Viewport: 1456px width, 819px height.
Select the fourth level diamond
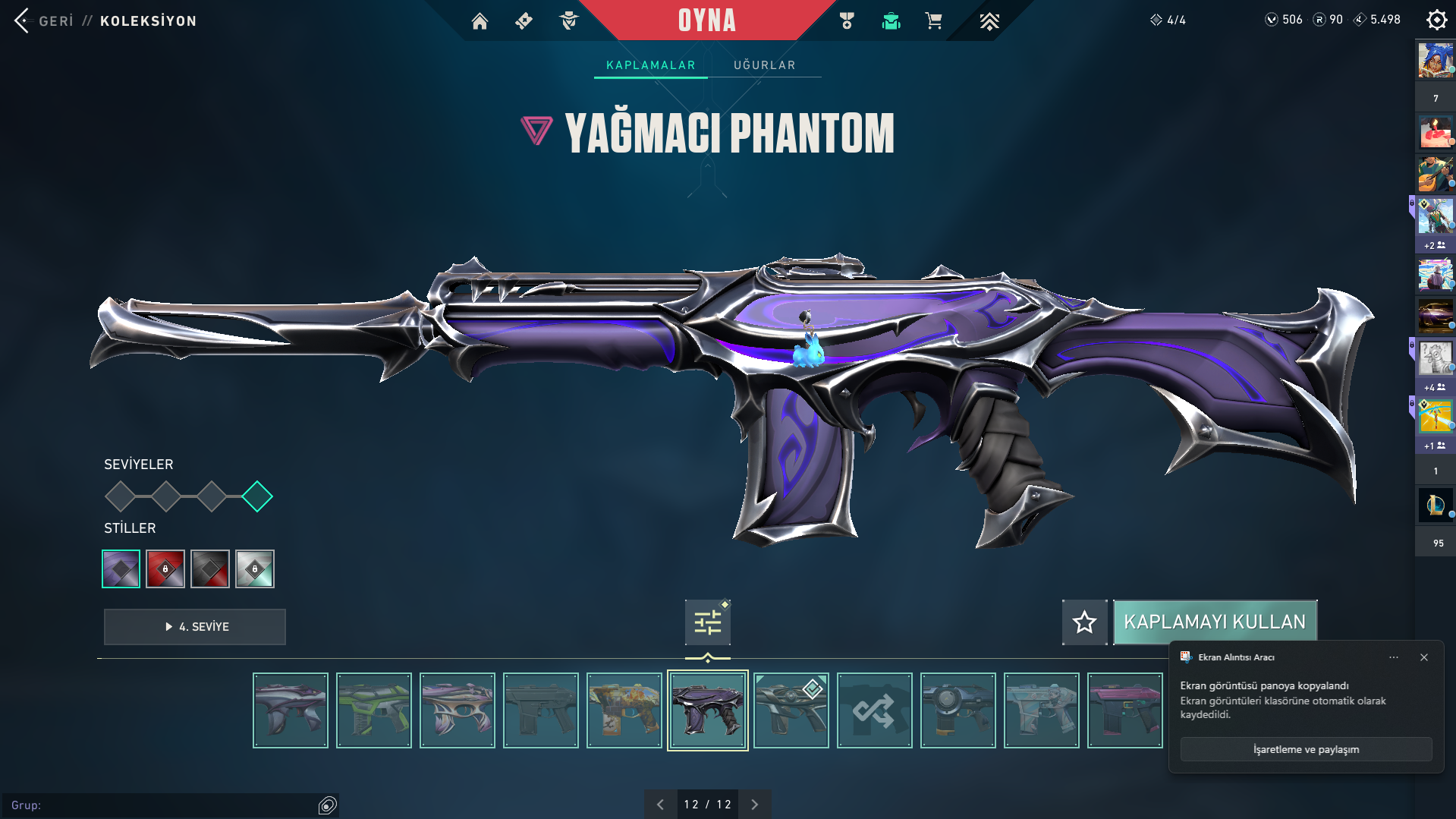(x=257, y=496)
